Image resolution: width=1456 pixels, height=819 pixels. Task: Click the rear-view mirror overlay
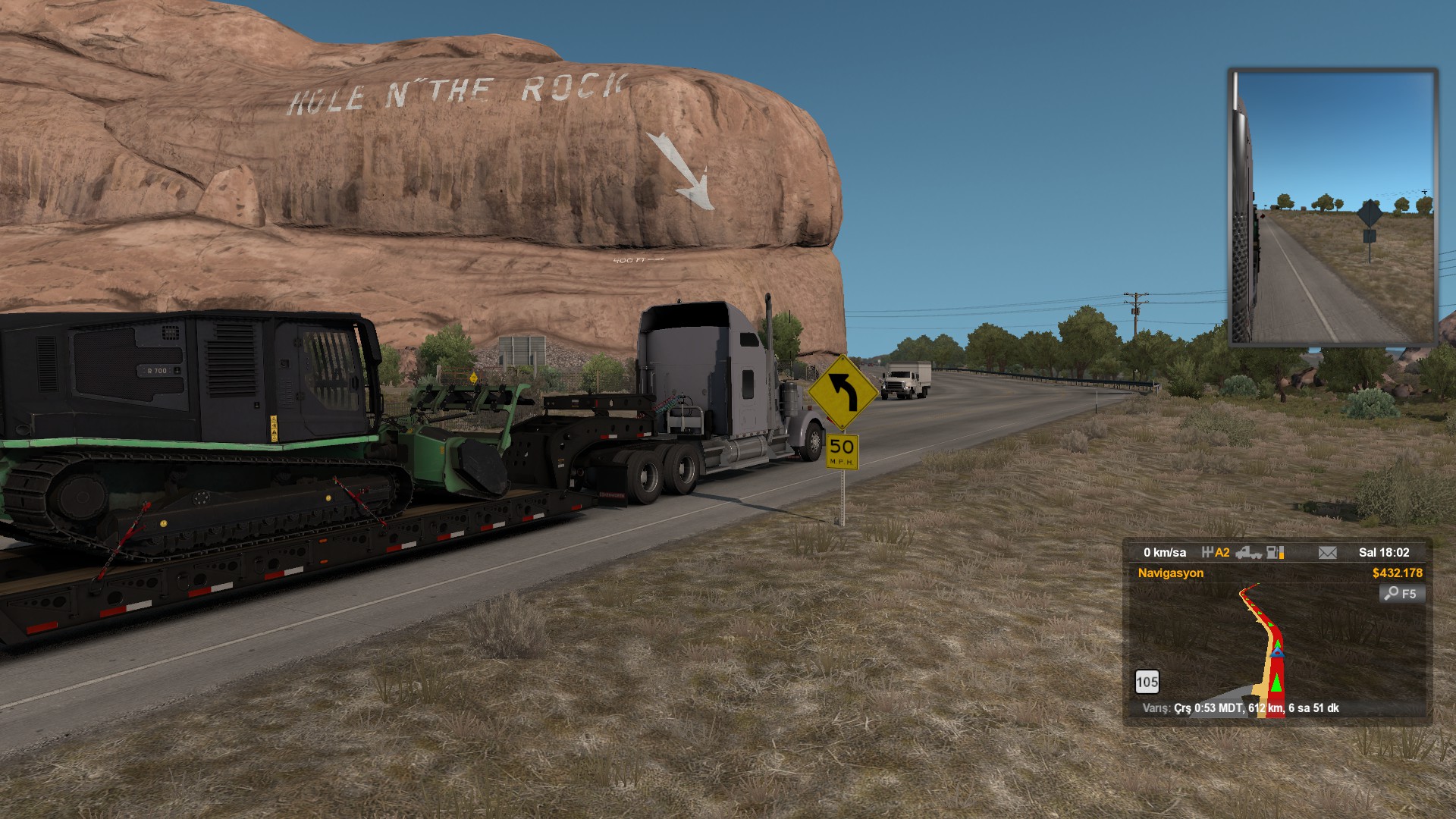pos(1332,207)
